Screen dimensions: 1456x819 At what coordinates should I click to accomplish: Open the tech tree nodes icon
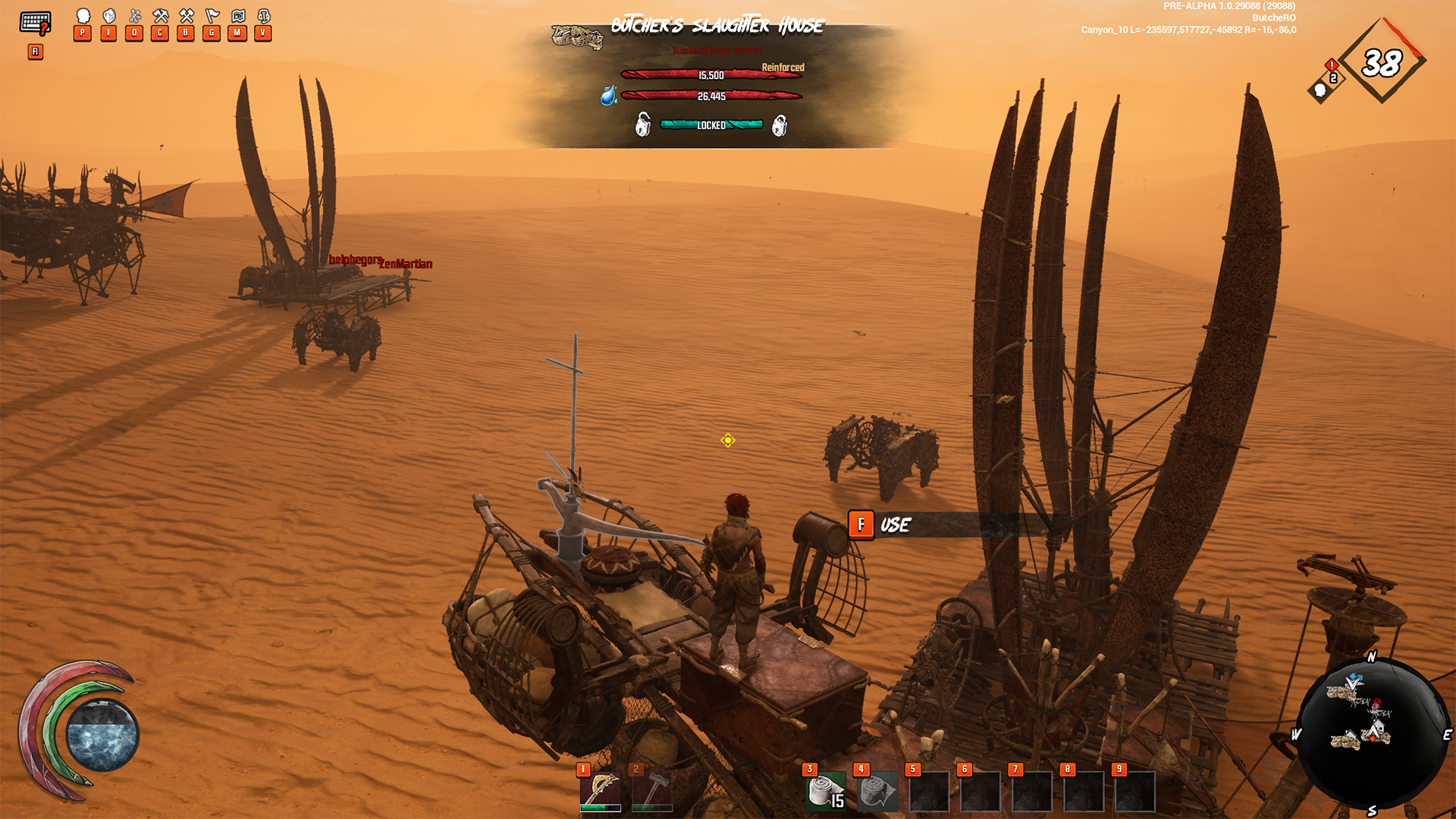pos(135,17)
